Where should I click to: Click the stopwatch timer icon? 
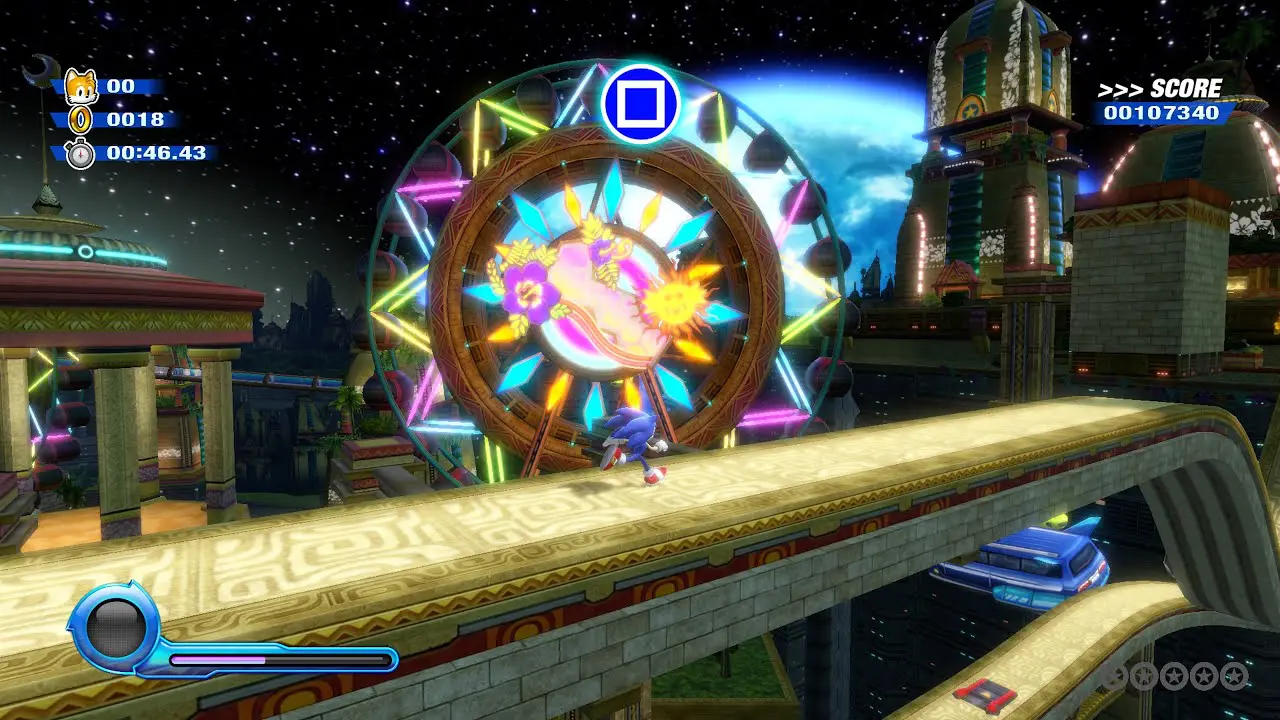[x=79, y=154]
